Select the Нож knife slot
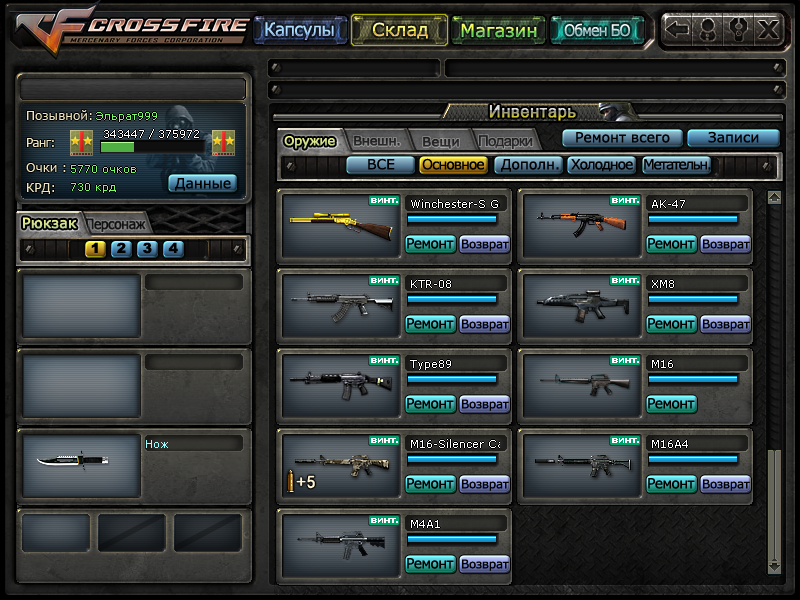Screen dimensions: 800x600 (82, 461)
